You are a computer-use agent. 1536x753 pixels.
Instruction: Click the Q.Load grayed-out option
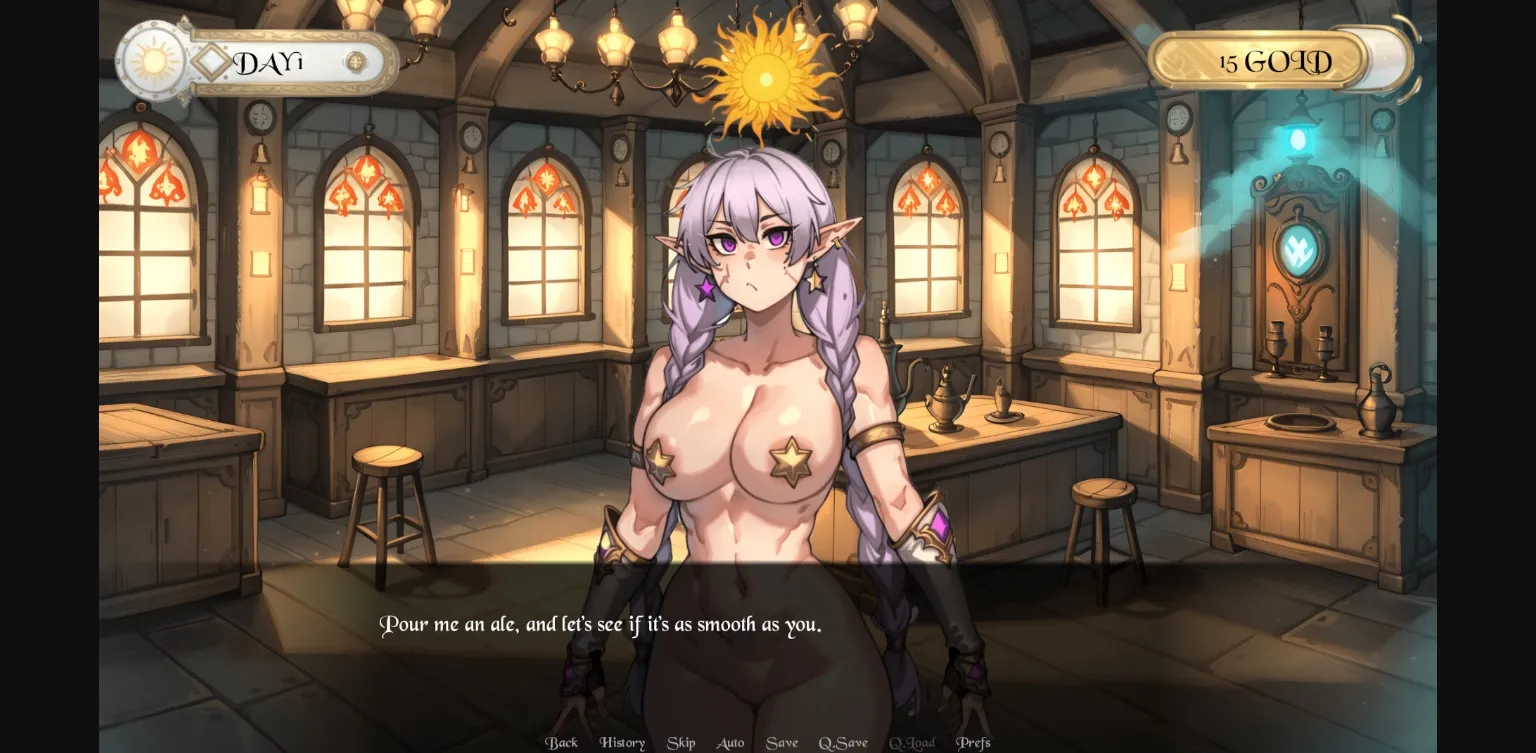click(911, 742)
